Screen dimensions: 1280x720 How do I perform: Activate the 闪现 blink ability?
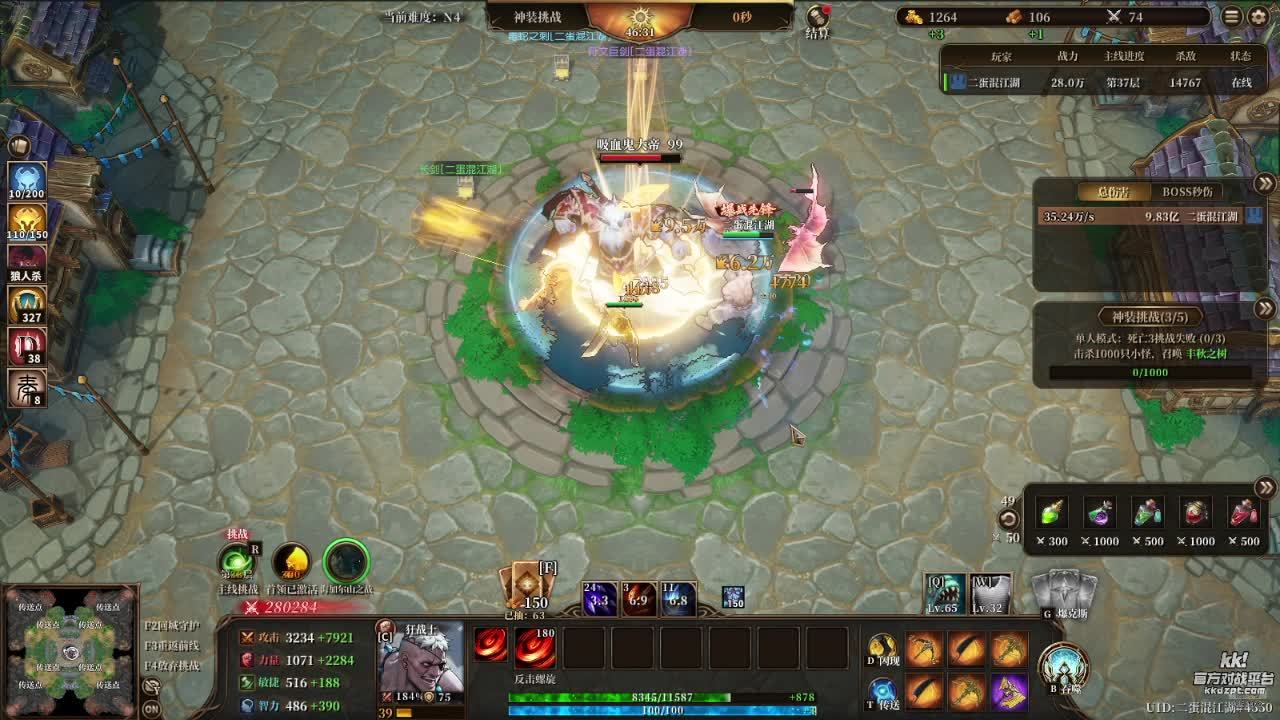881,649
